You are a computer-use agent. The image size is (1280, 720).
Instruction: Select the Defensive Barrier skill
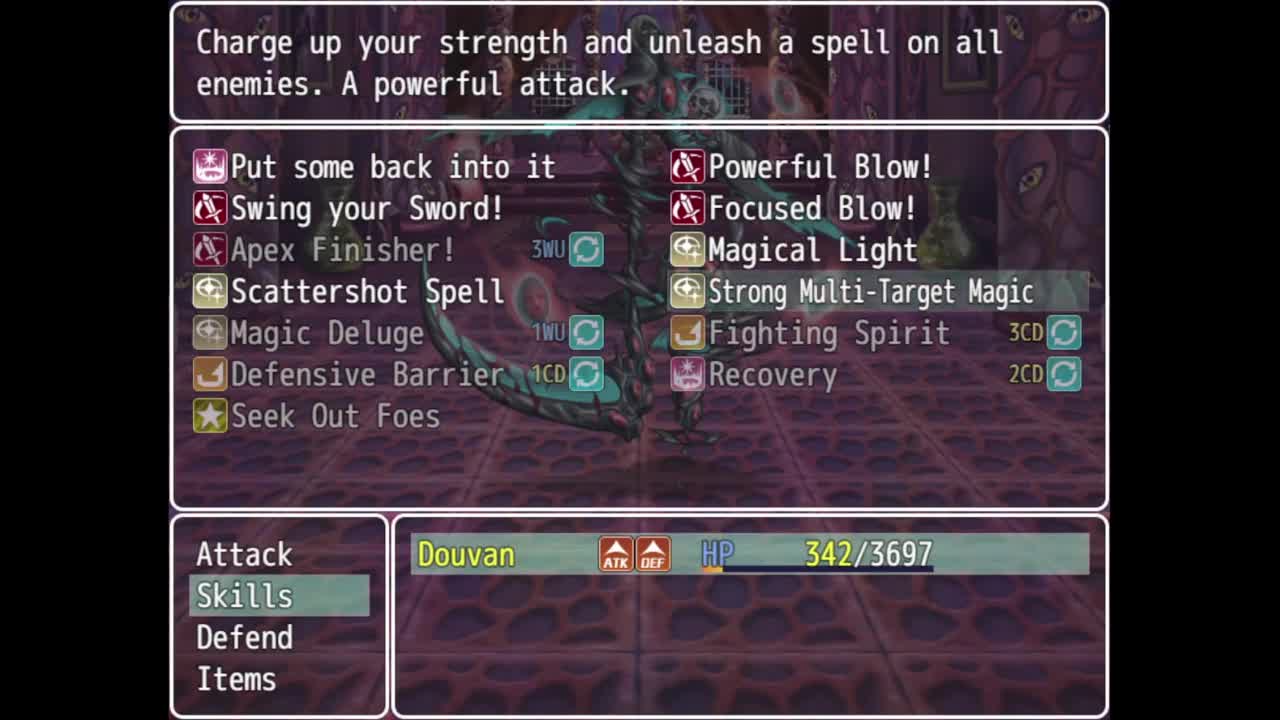coord(367,375)
